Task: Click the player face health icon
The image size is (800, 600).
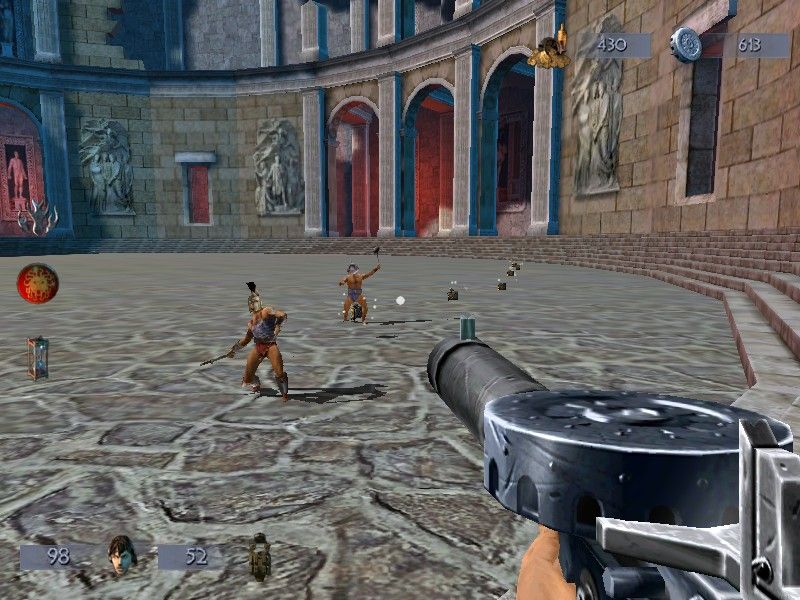Action: (122, 553)
